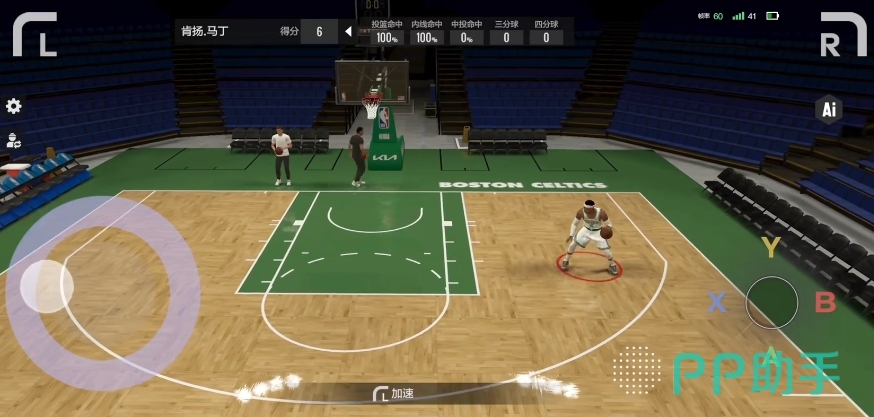Screen dimensions: 874x417
Task: Tap the green A action button
Action: tap(771, 357)
